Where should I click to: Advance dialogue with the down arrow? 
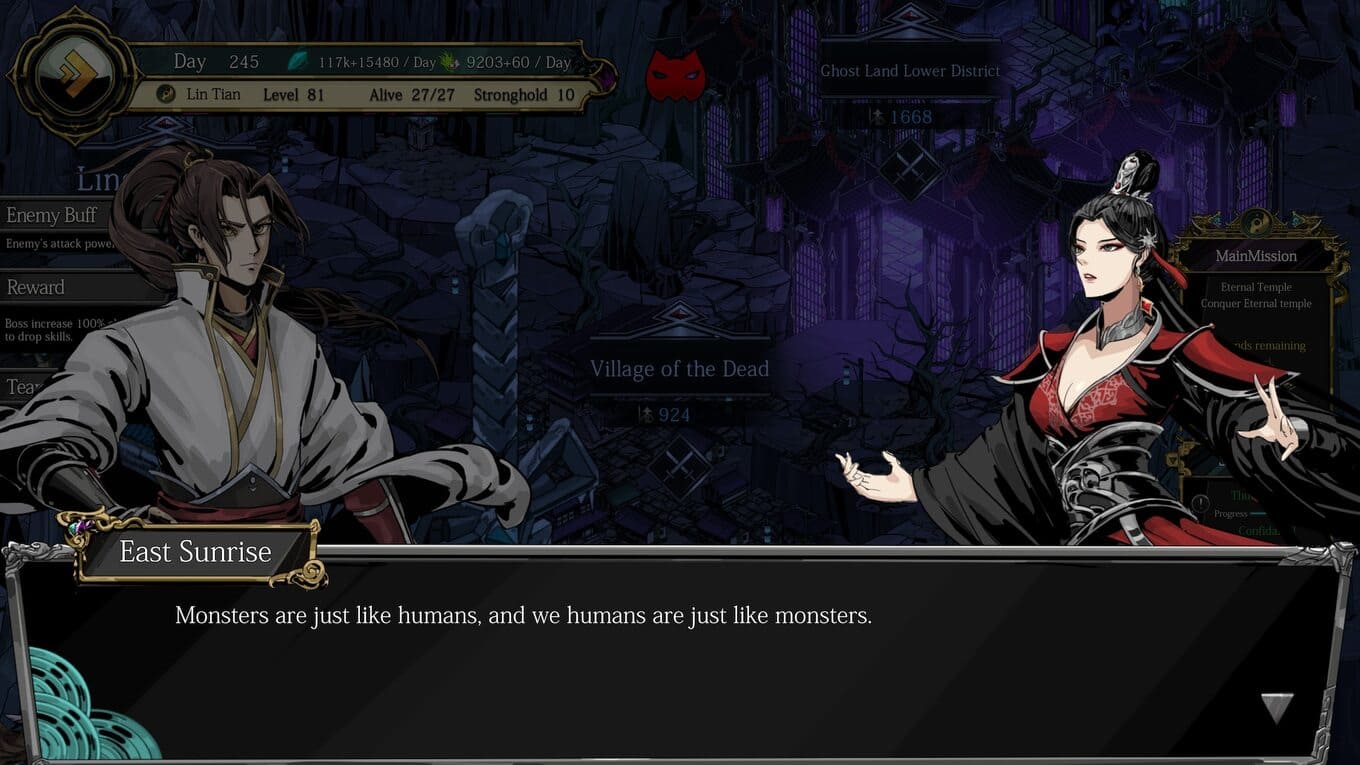pos(1277,707)
